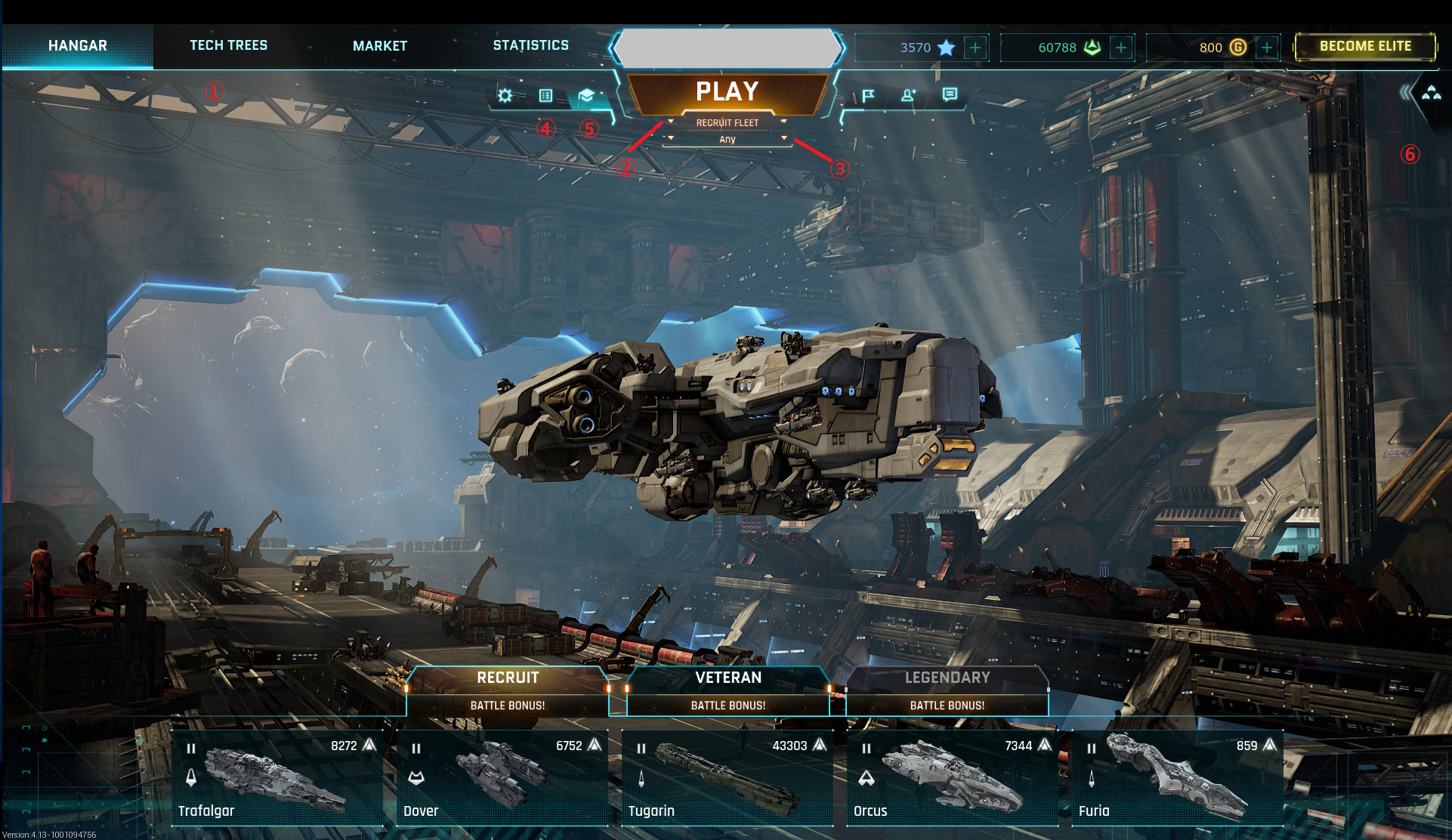This screenshot has height=840, width=1452.
Task: Click the graduation cap tutorial icon
Action: click(586, 95)
